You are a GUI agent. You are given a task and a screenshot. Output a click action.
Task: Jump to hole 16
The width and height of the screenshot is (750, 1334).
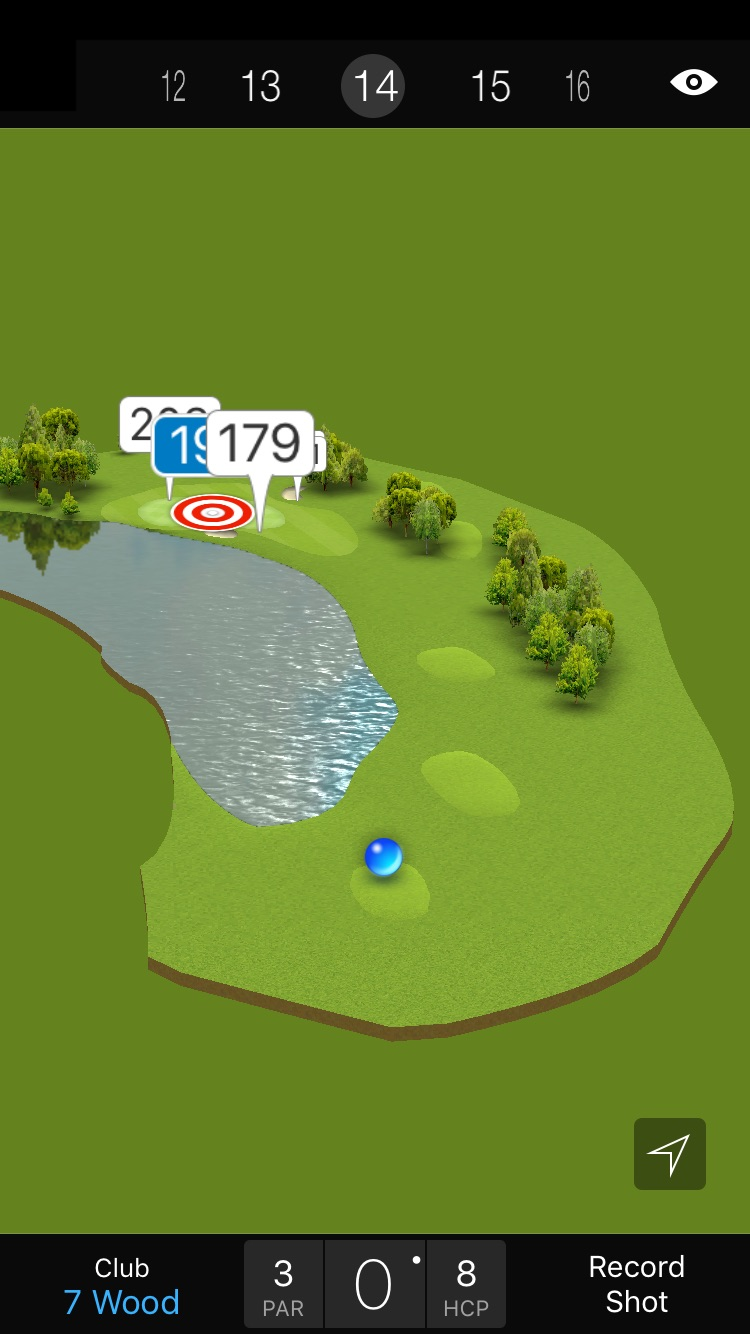tap(577, 86)
